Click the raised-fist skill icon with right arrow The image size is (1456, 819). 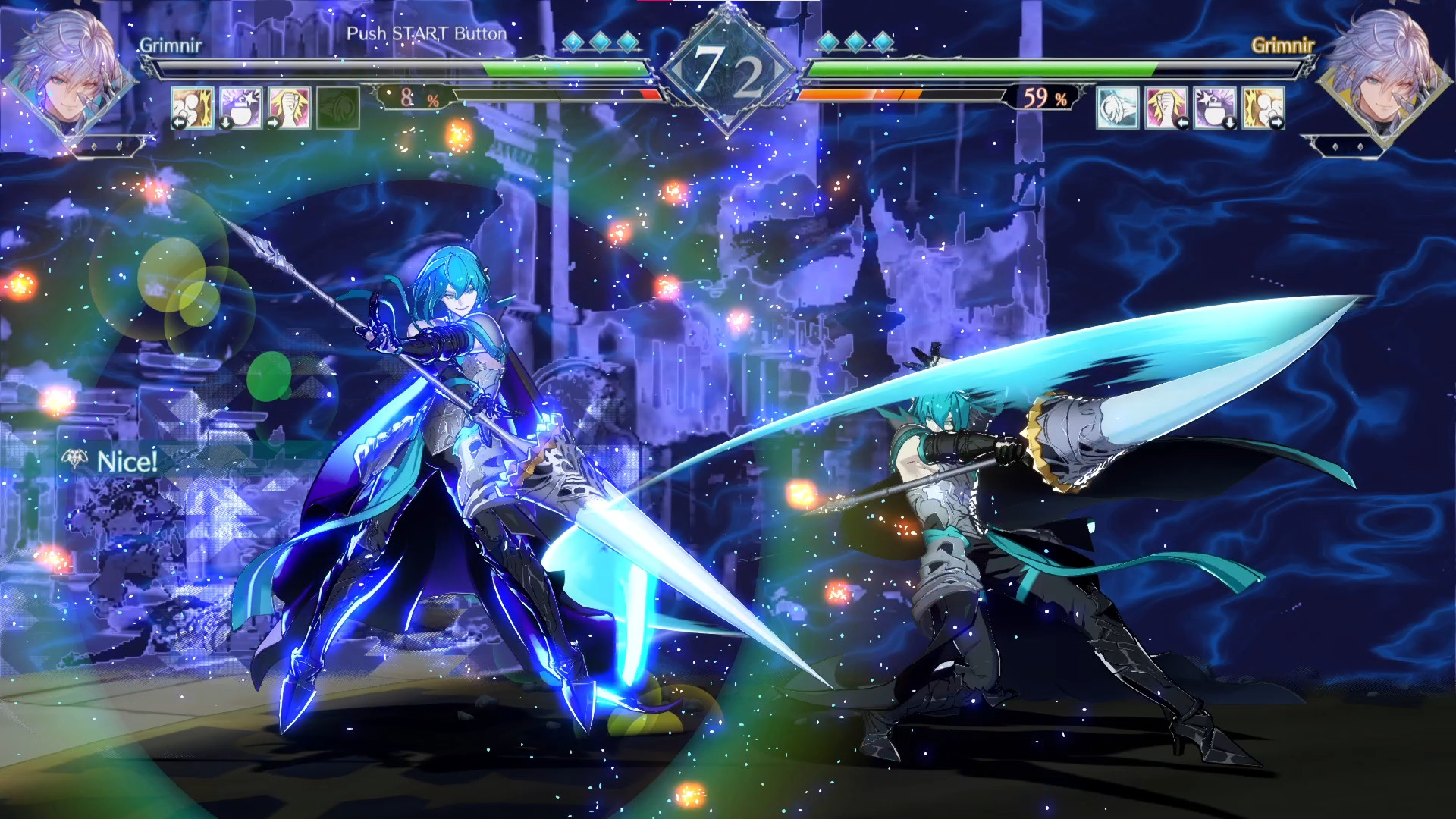coord(289,106)
